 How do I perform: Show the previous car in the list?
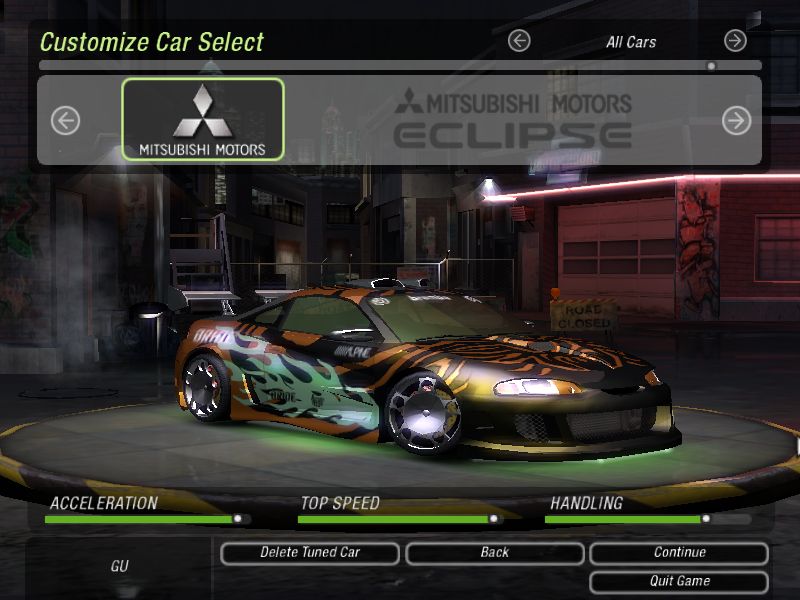pos(65,121)
